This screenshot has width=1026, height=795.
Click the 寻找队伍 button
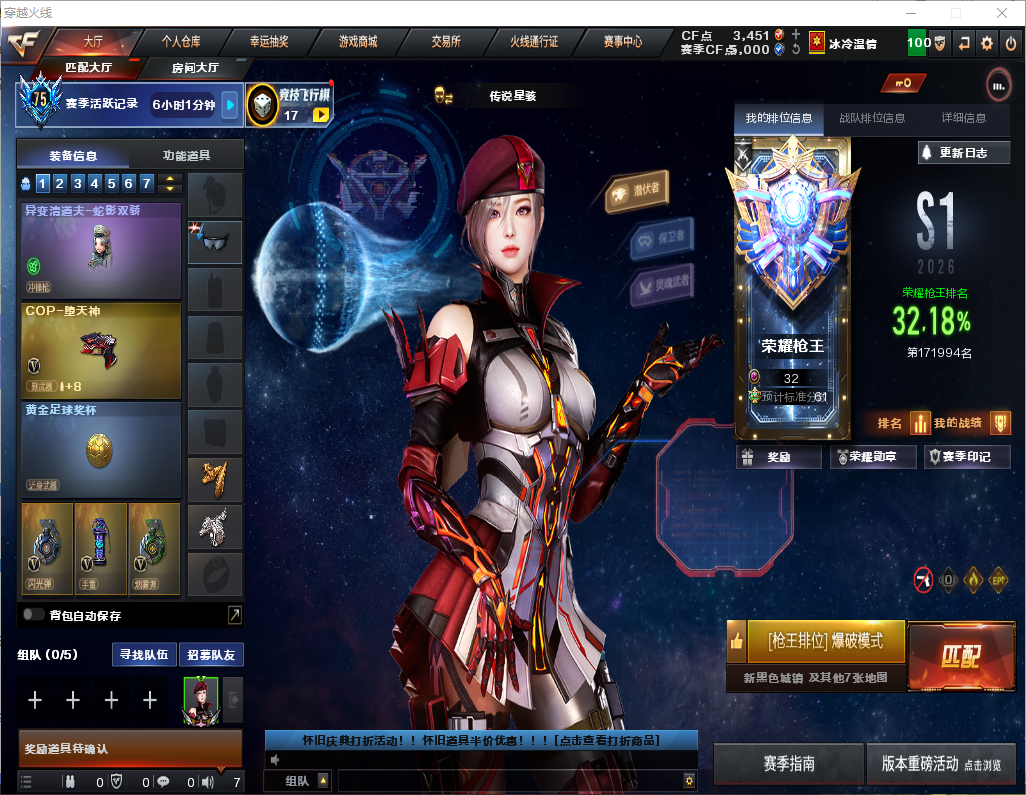143,655
